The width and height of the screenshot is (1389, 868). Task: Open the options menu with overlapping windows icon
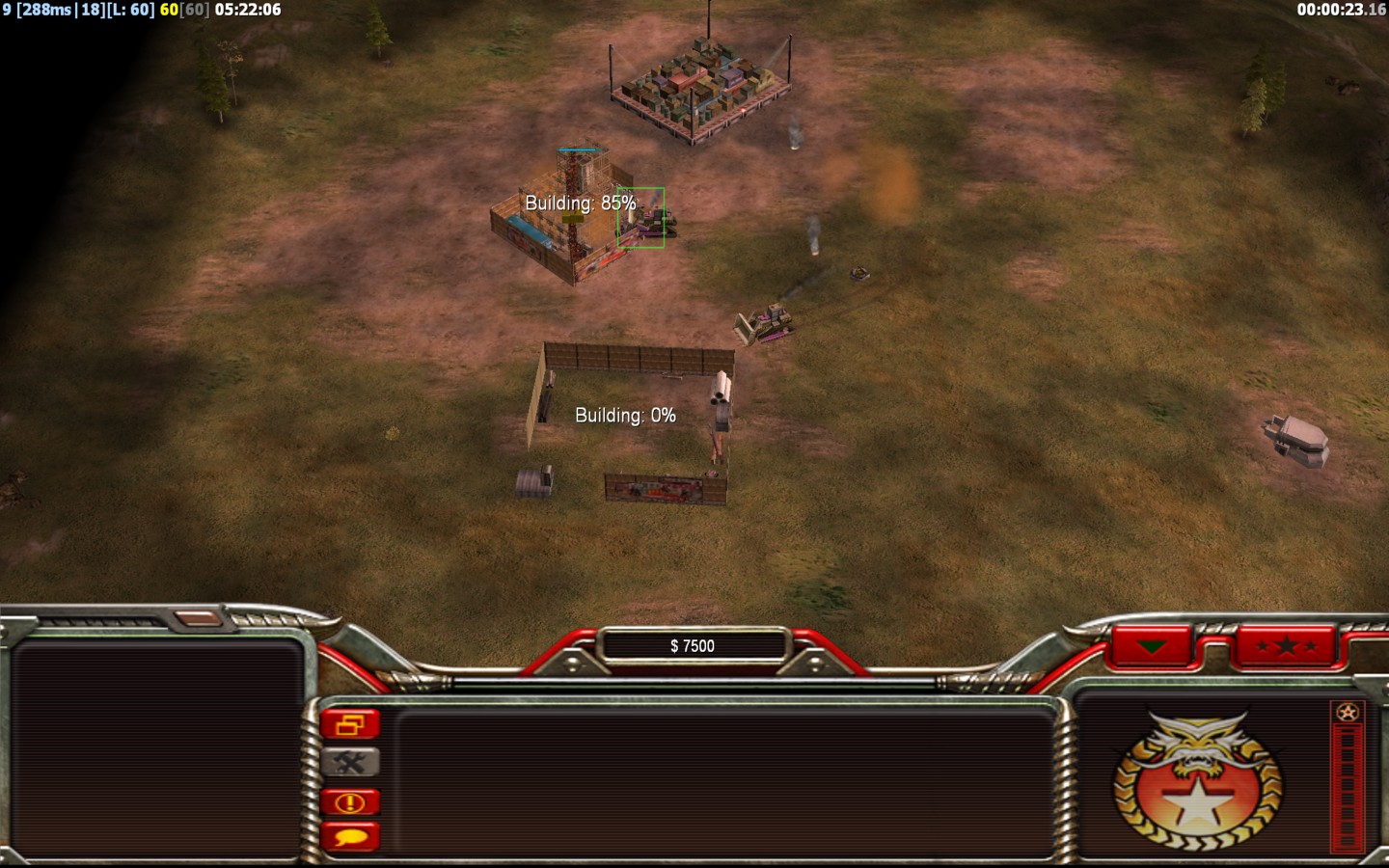point(350,724)
